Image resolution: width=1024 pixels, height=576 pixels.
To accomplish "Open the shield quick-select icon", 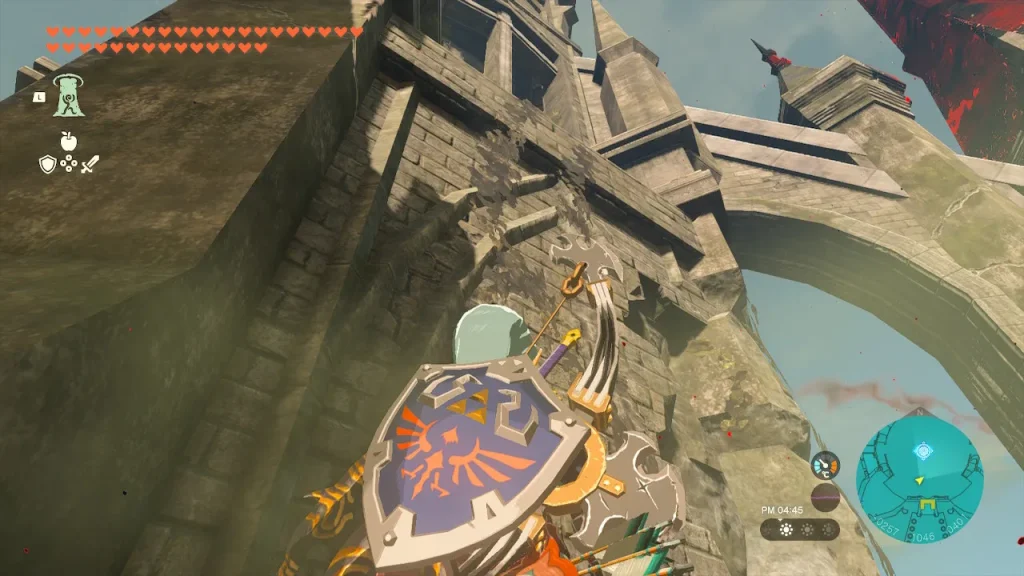I will coord(47,164).
